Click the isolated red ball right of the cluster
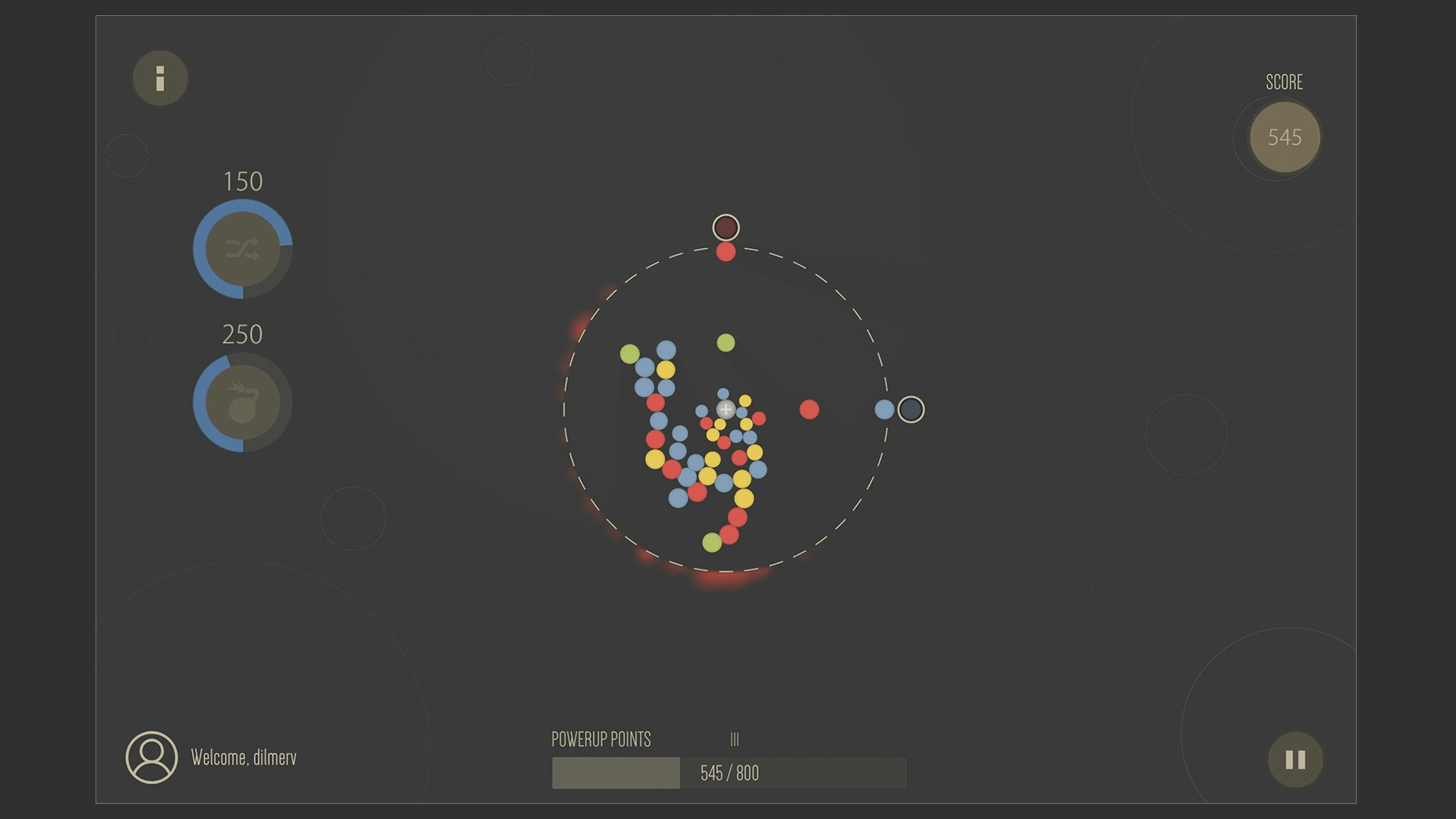 (x=810, y=410)
